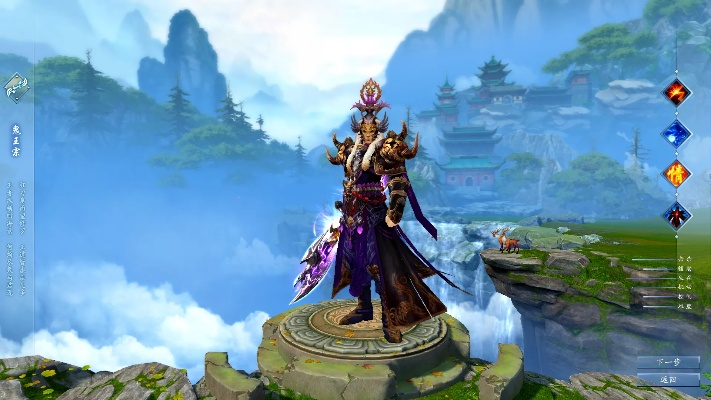Select the red flame class icon

click(677, 92)
